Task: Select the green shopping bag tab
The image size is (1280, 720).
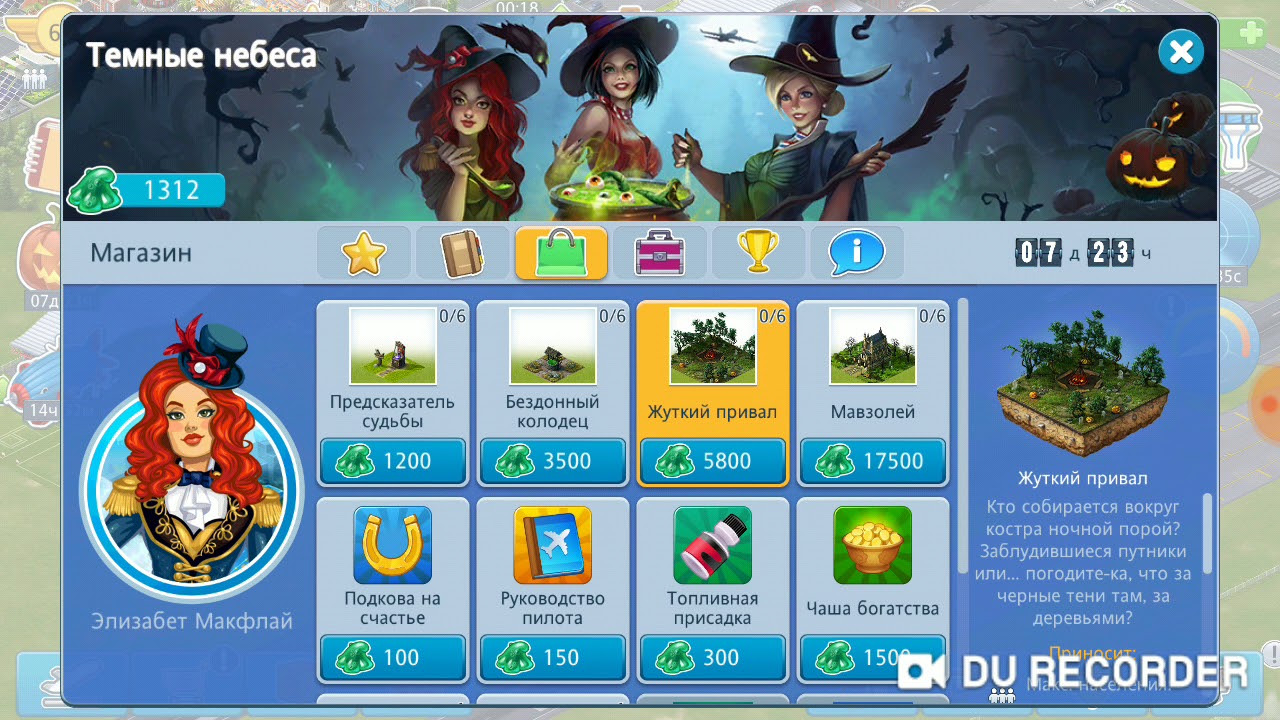Action: pyautogui.click(x=561, y=253)
